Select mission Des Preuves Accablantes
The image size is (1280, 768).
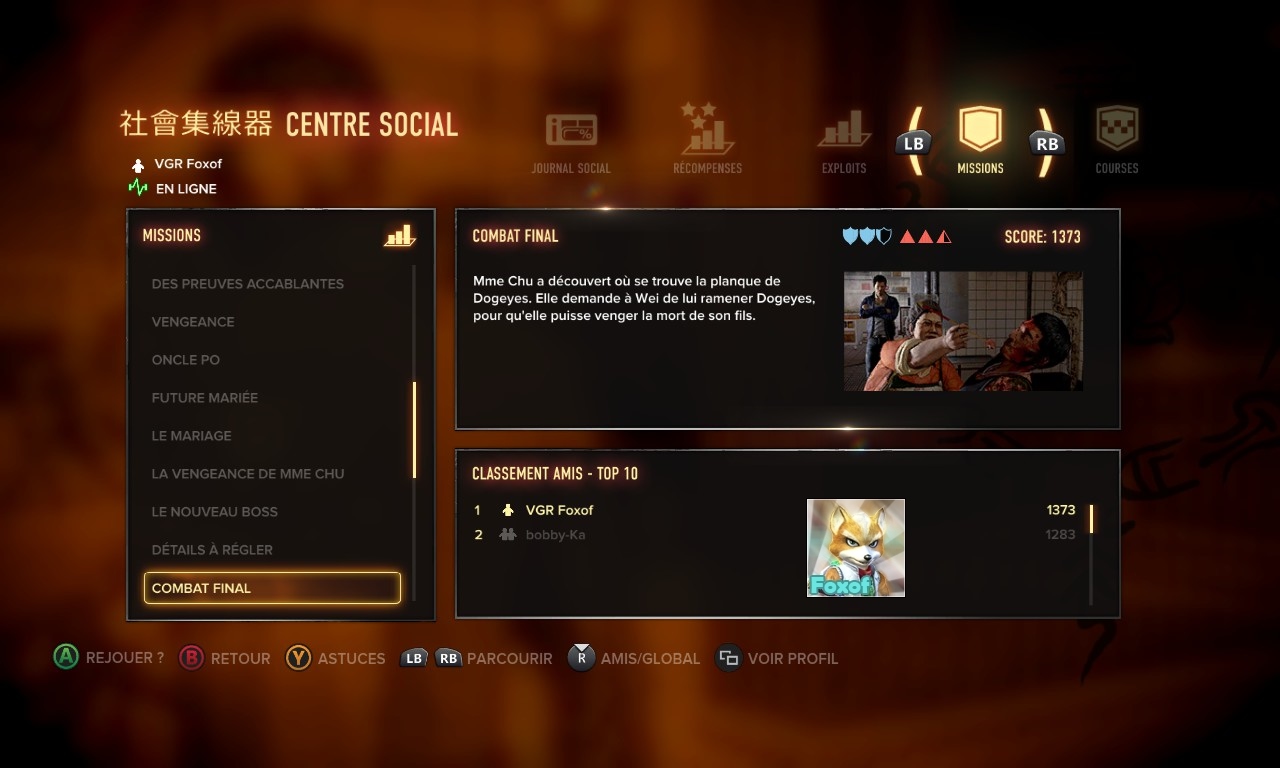click(x=247, y=284)
